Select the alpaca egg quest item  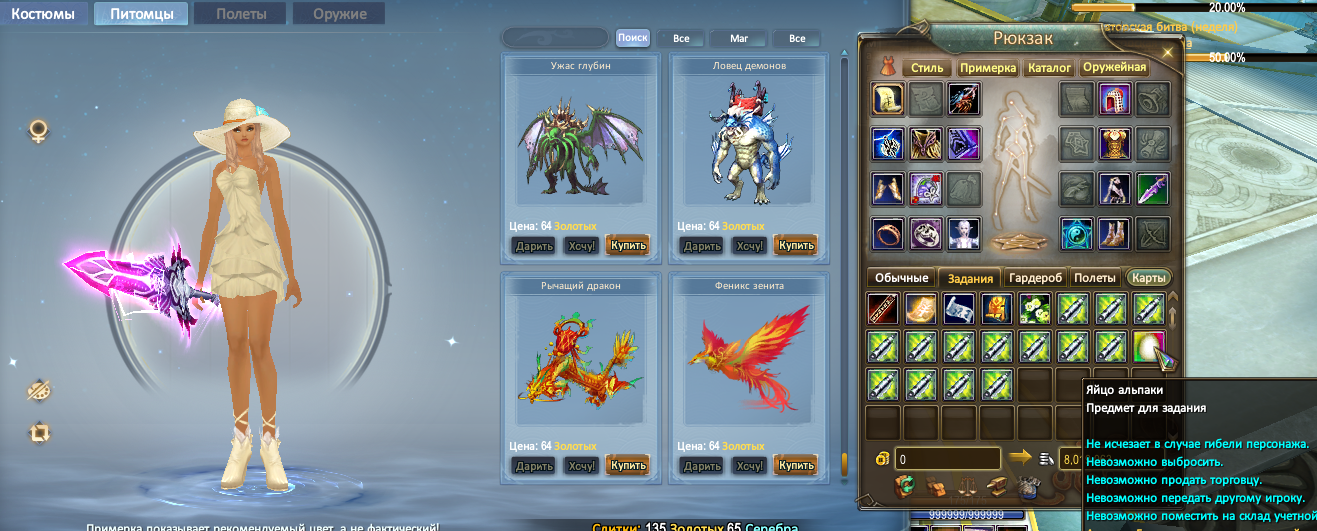[x=1150, y=346]
